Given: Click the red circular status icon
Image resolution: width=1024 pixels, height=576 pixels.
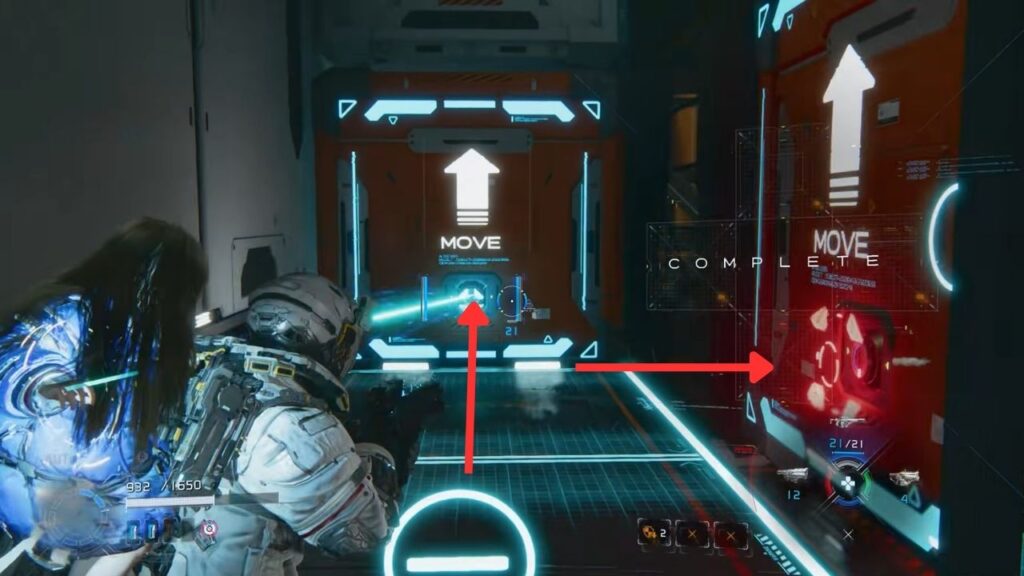Looking at the screenshot, I should pyautogui.click(x=209, y=528).
